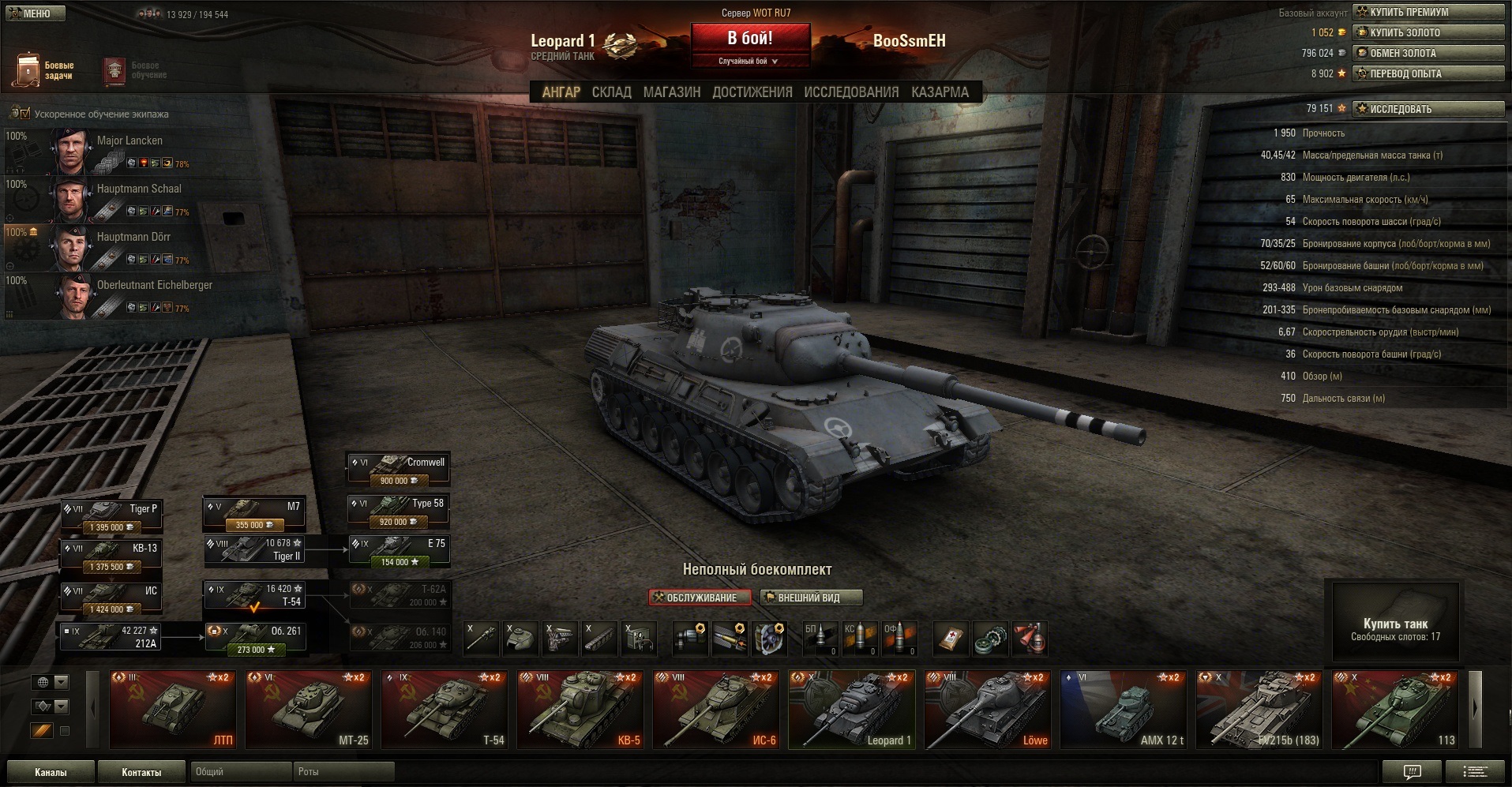Screen dimensions: 1512x787
Task: Click the КУПИТЬ ЗОЛОТО button
Action: tap(1428, 32)
